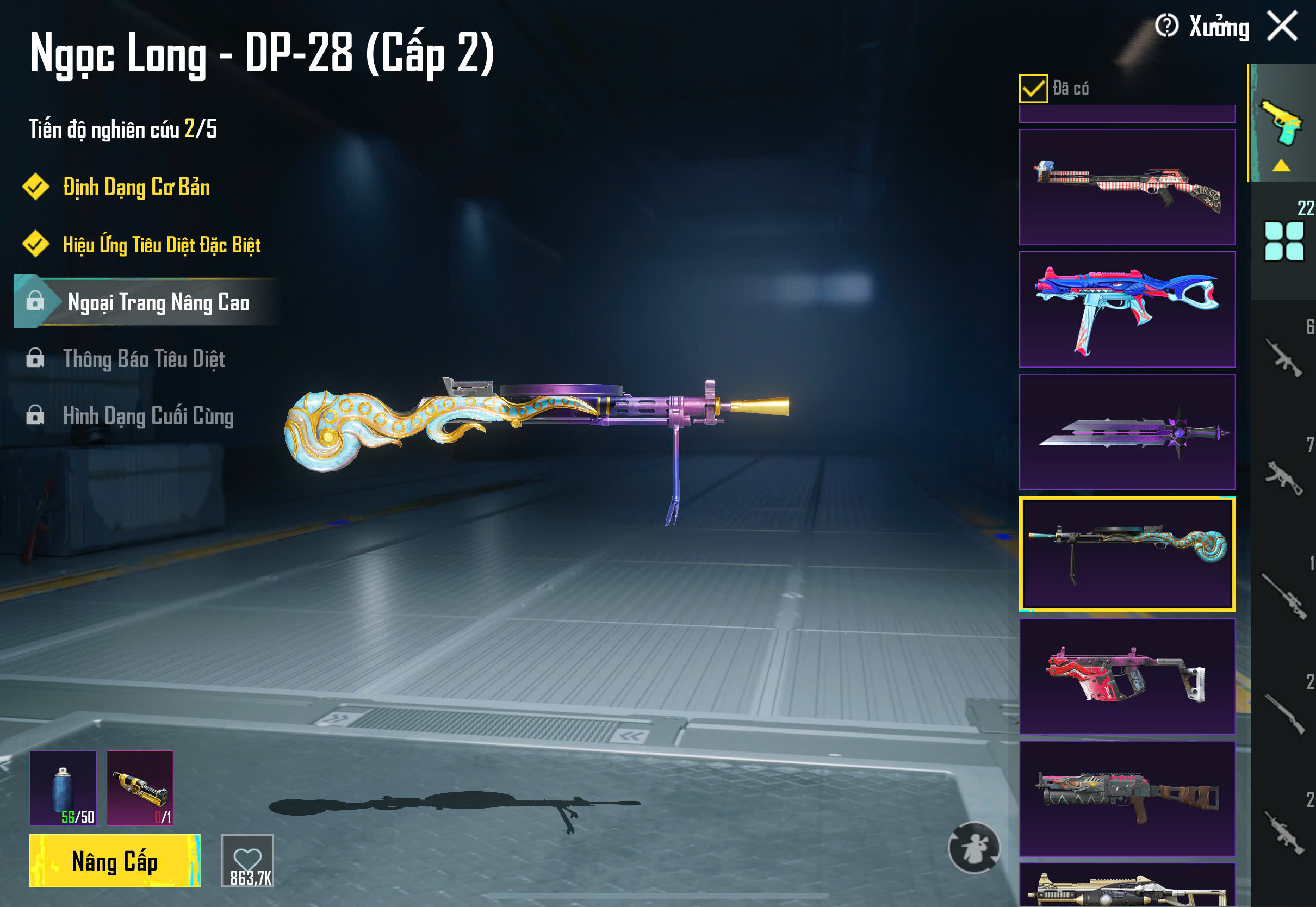Choose the locked Thông Báo Tiêu Diệt stage
The width and height of the screenshot is (1316, 907).
[x=144, y=359]
